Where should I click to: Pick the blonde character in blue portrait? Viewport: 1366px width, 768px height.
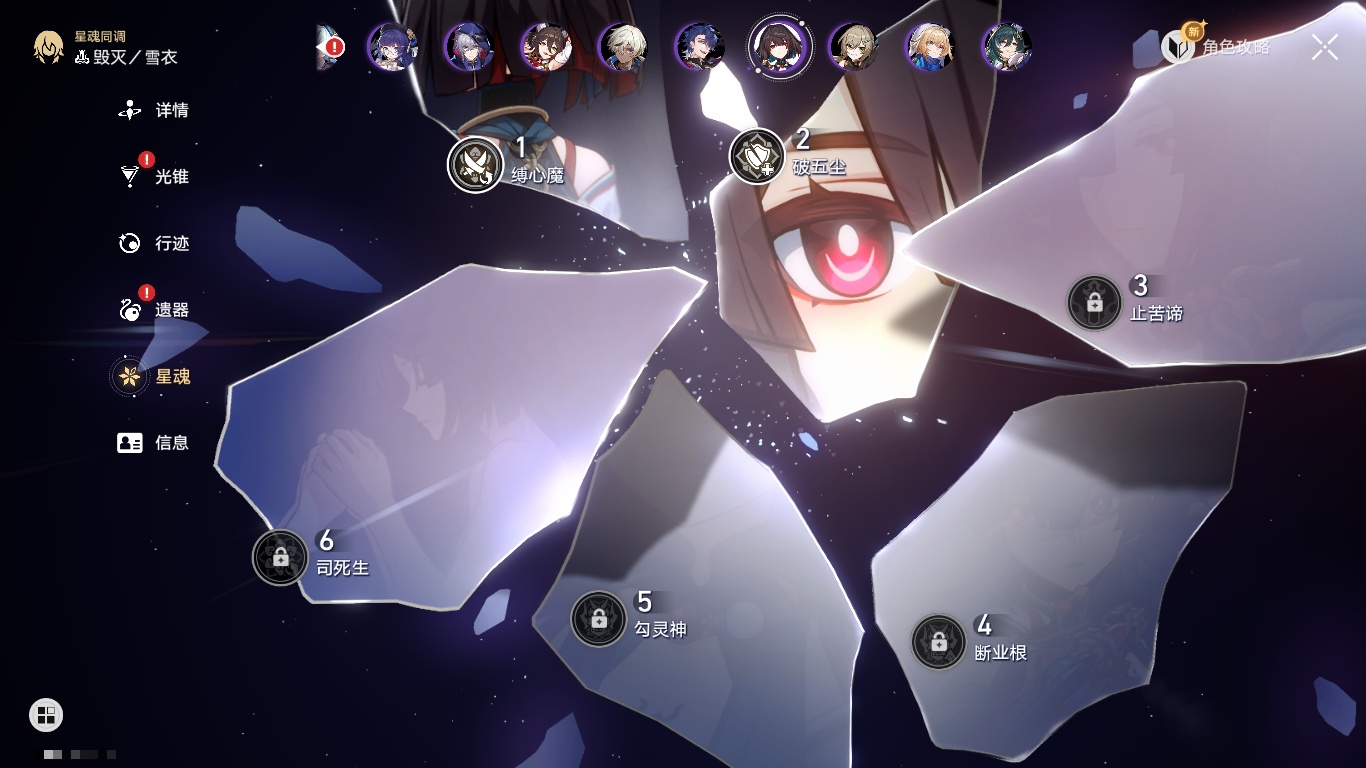tap(929, 47)
